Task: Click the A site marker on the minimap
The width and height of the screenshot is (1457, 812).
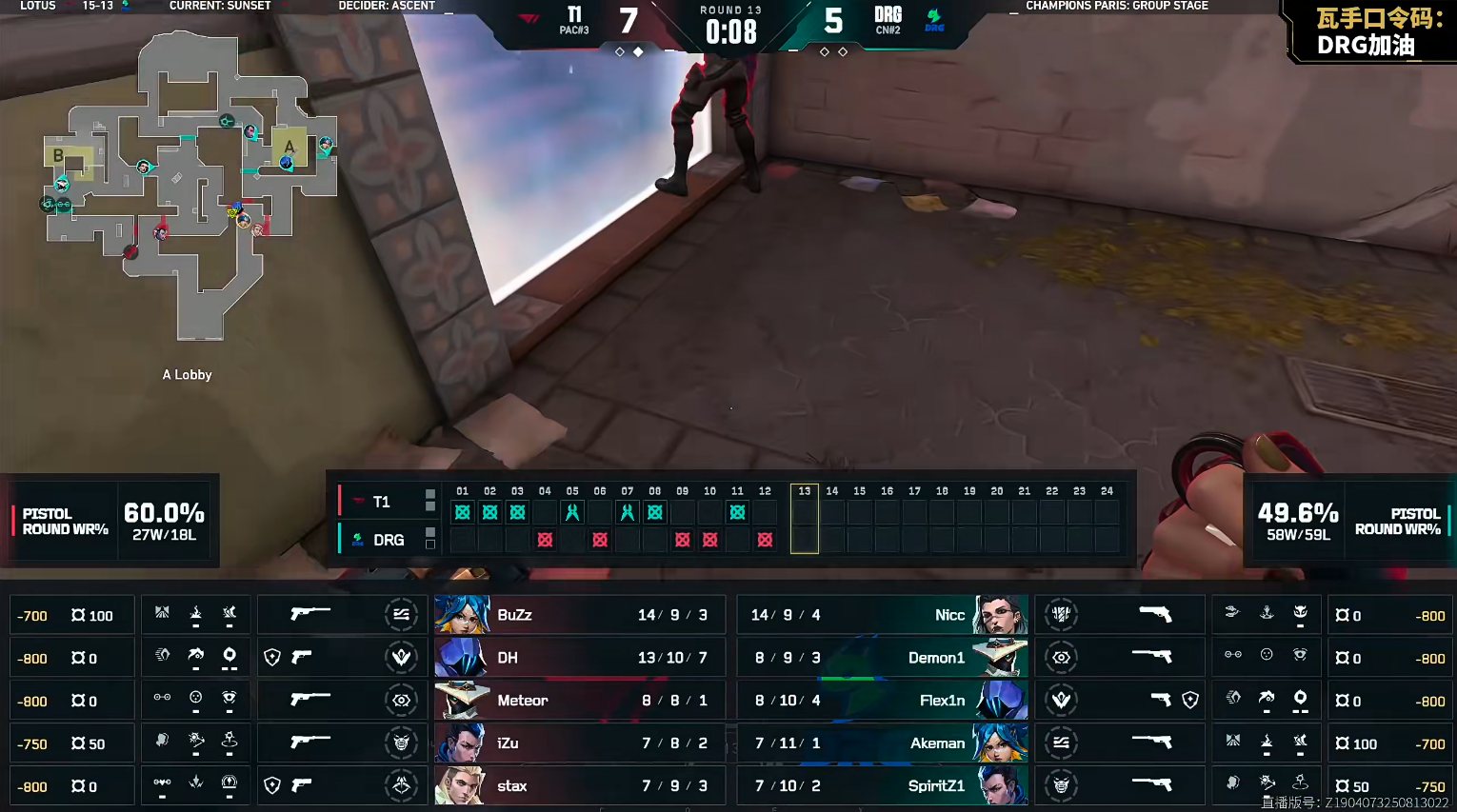Action: pyautogui.click(x=289, y=147)
